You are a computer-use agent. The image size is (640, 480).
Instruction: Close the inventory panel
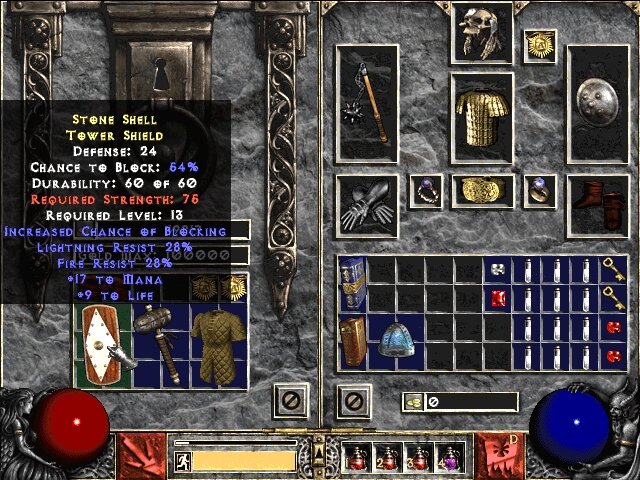click(354, 402)
